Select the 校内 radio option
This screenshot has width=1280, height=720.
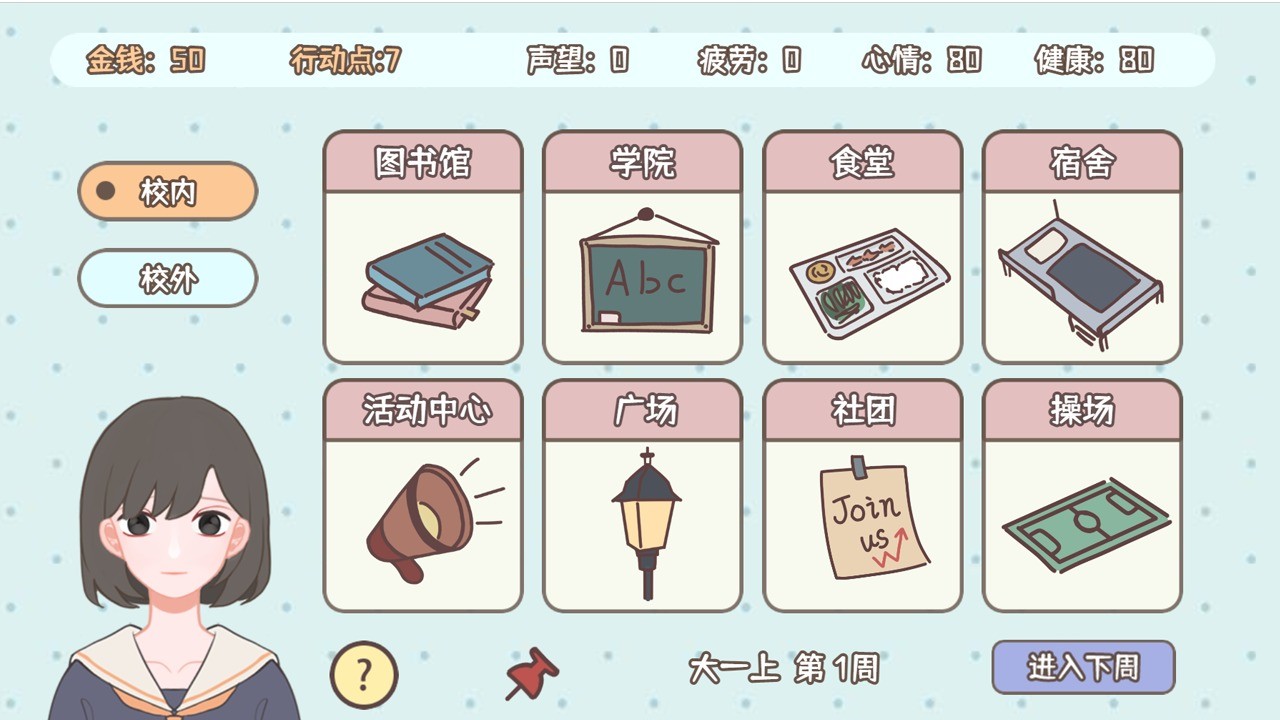point(167,191)
